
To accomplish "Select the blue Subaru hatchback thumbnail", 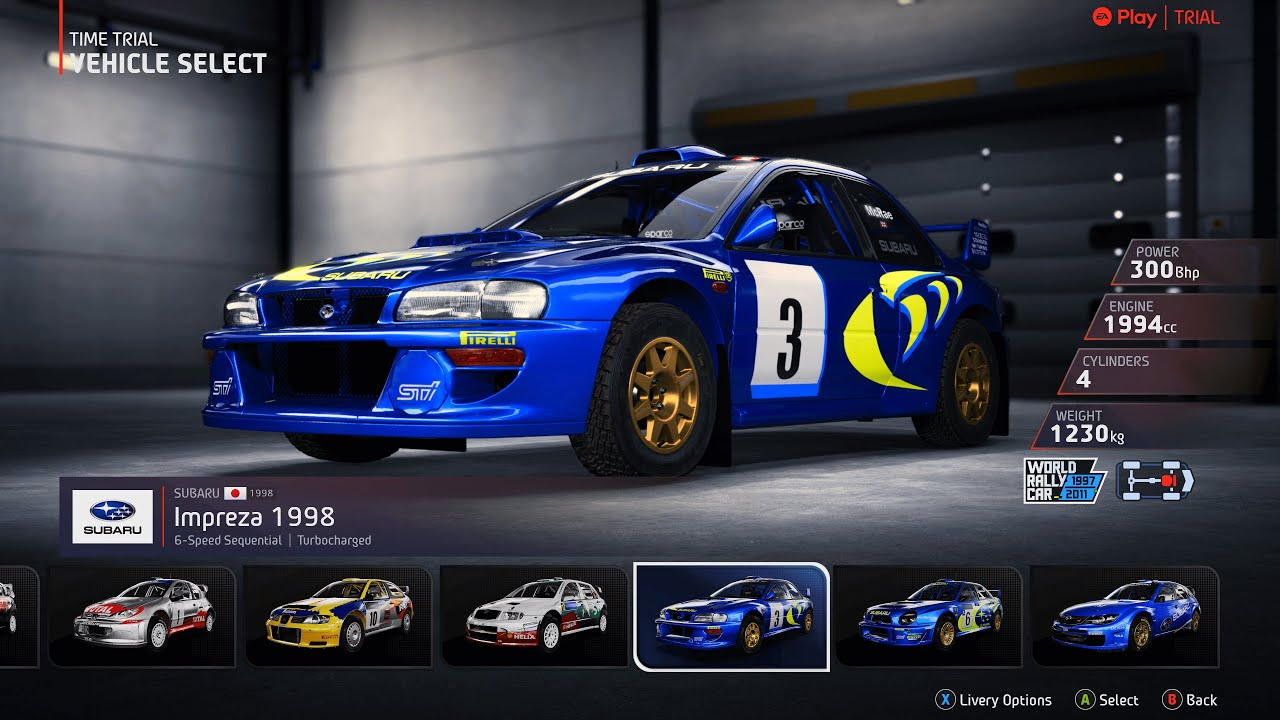I will (x=1124, y=617).
